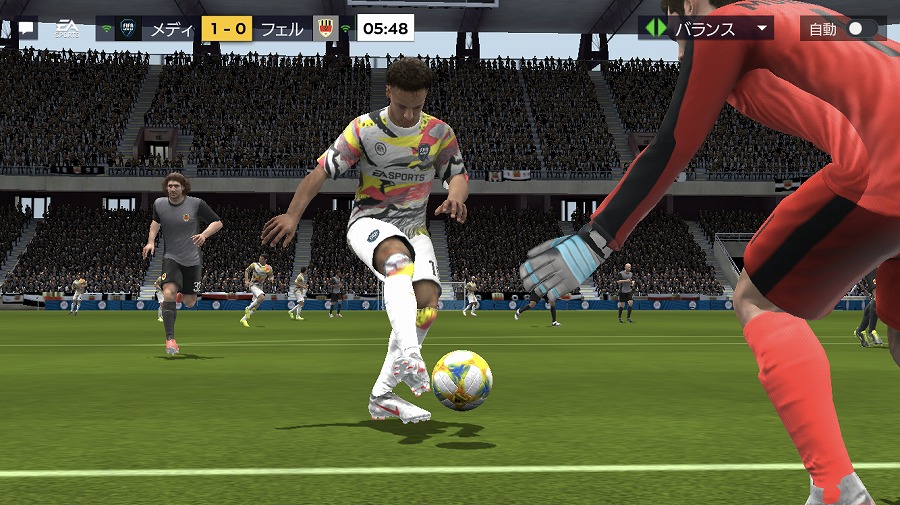Open the バランス tactics dropdown
This screenshot has width=900, height=505.
(707, 28)
